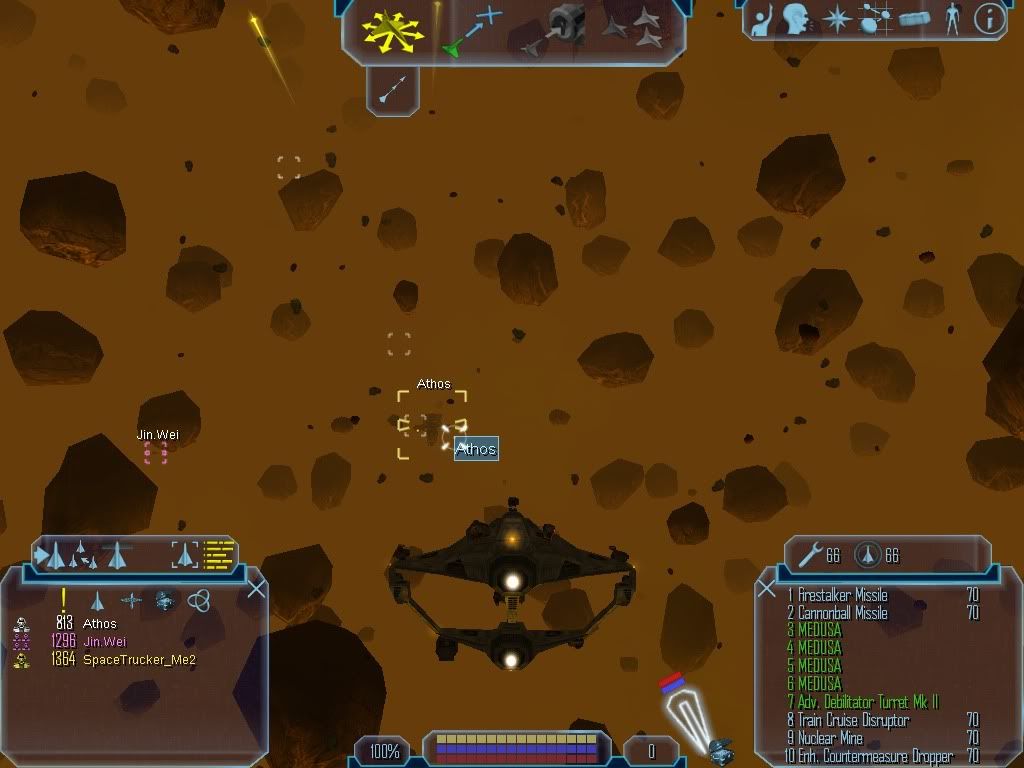Close the weapons list panel
The width and height of the screenshot is (1024, 768).
click(767, 588)
